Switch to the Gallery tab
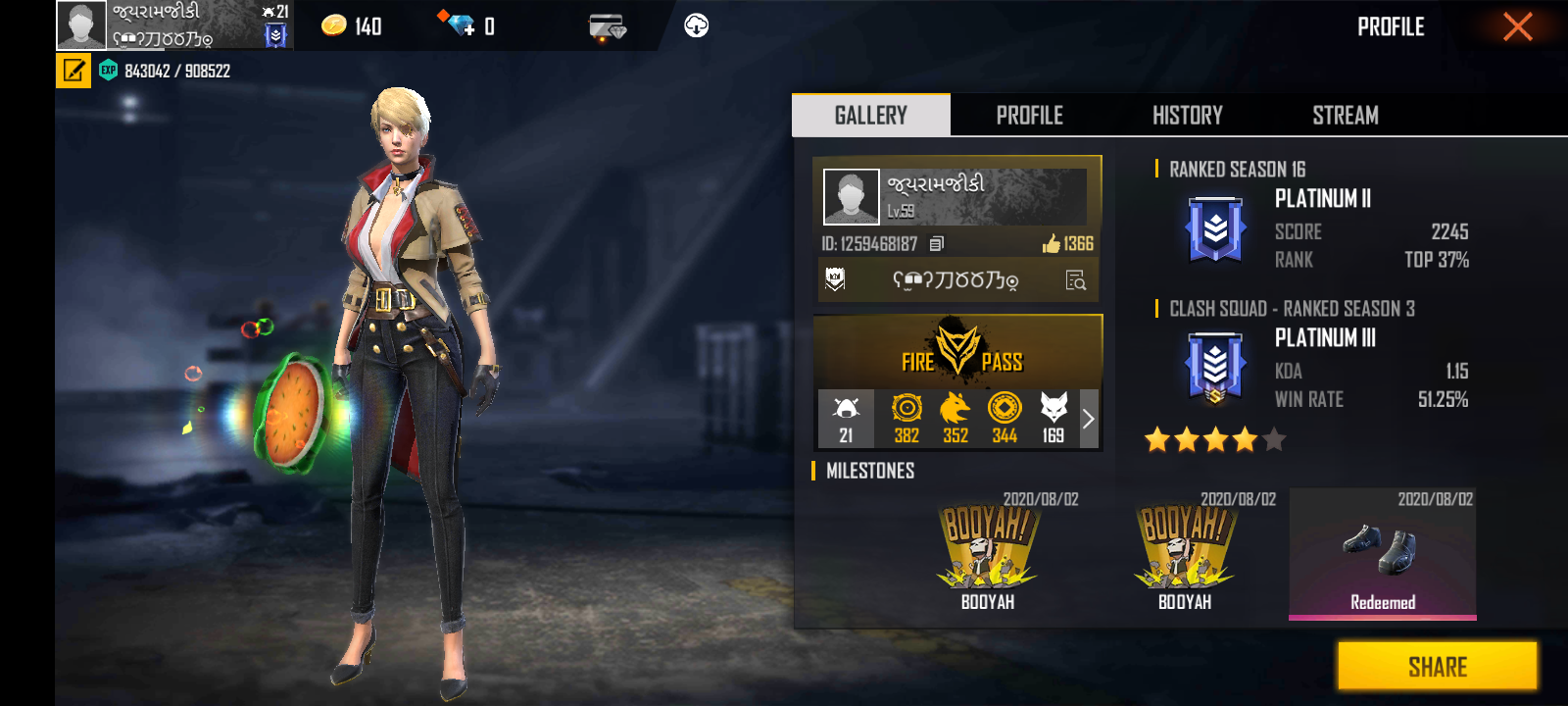 (870, 116)
